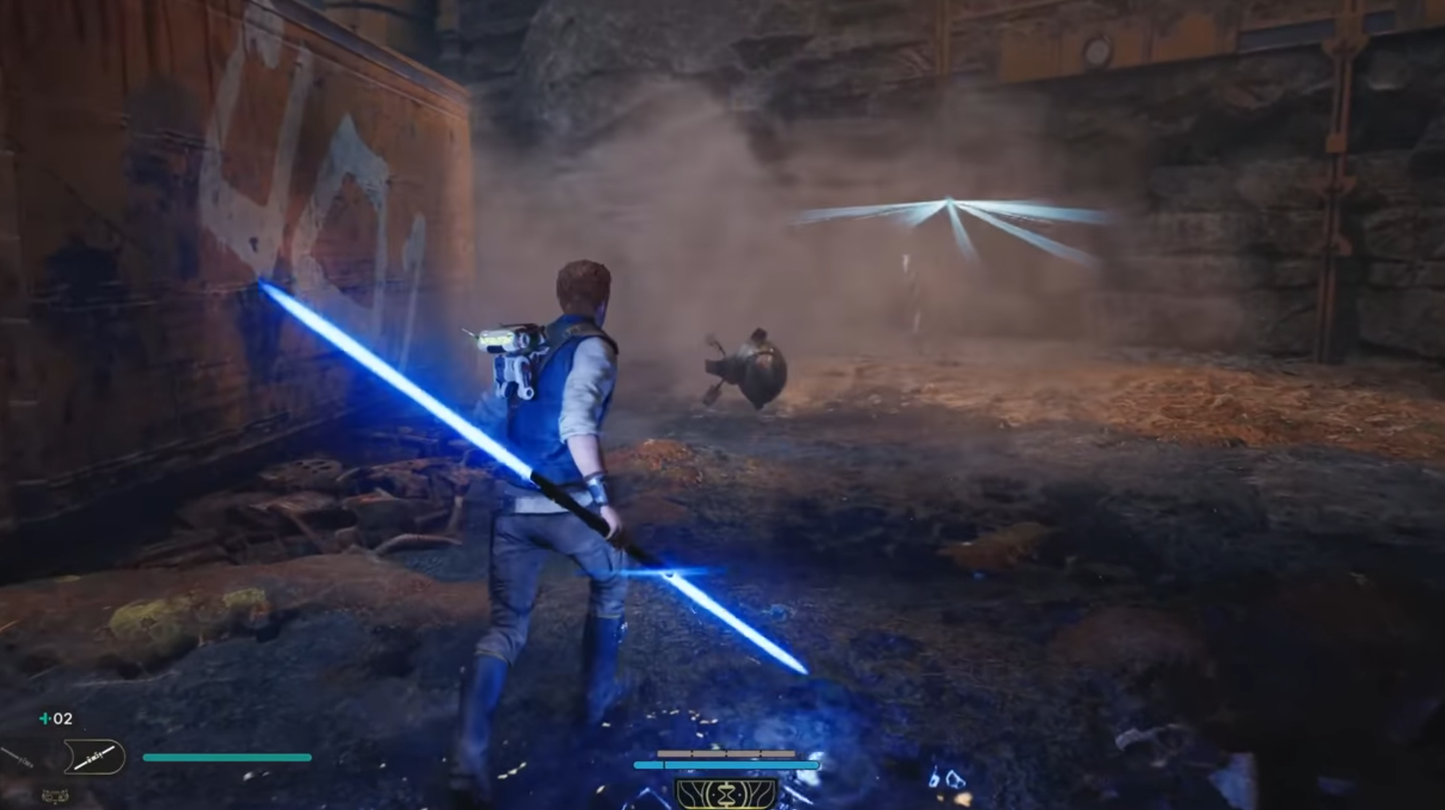Expand the yellow trim under the hourglass emblem
The image size is (1445, 810).
pyautogui.click(x=726, y=807)
